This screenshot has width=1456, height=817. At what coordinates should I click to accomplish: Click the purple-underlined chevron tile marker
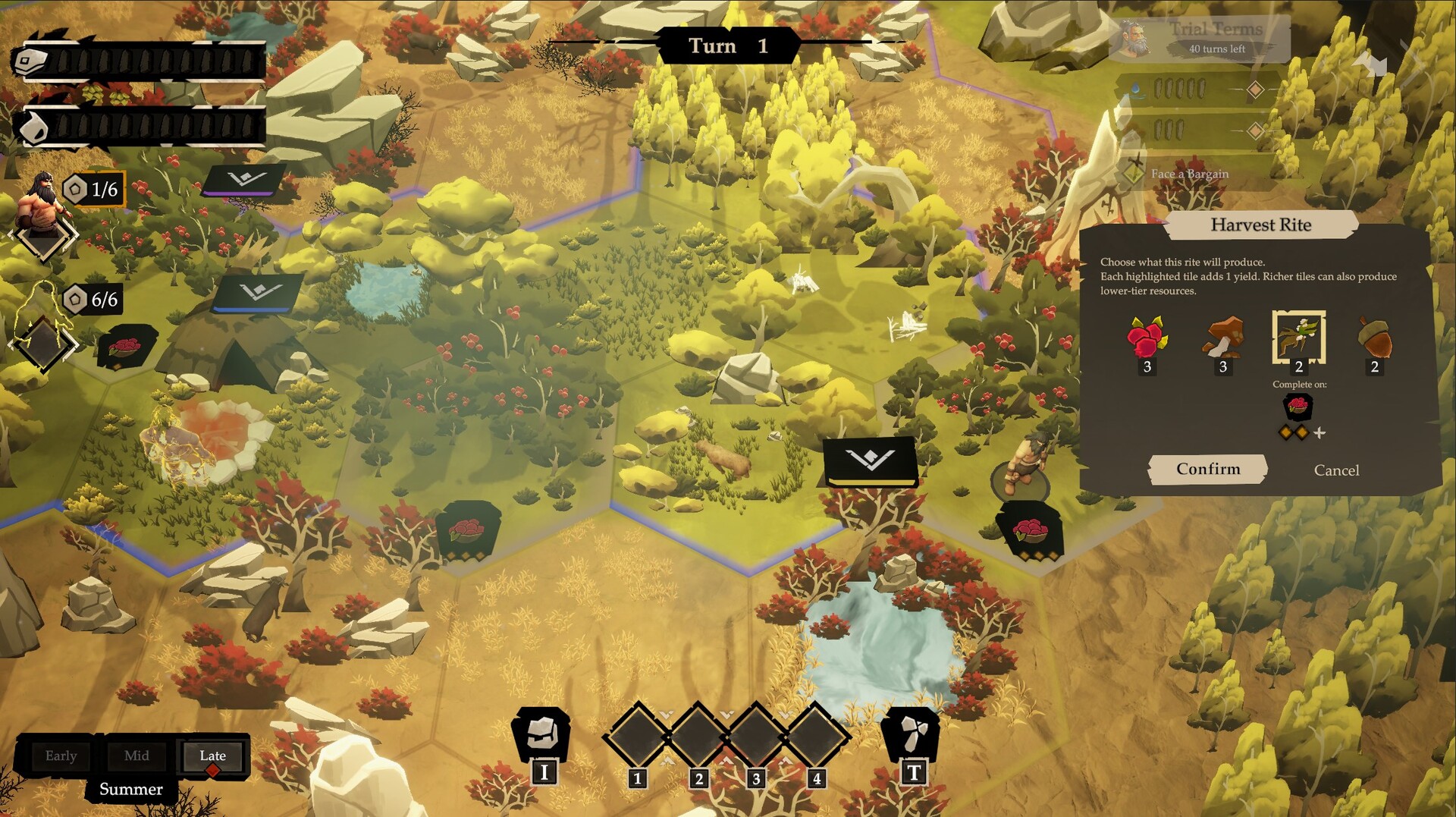(x=246, y=180)
